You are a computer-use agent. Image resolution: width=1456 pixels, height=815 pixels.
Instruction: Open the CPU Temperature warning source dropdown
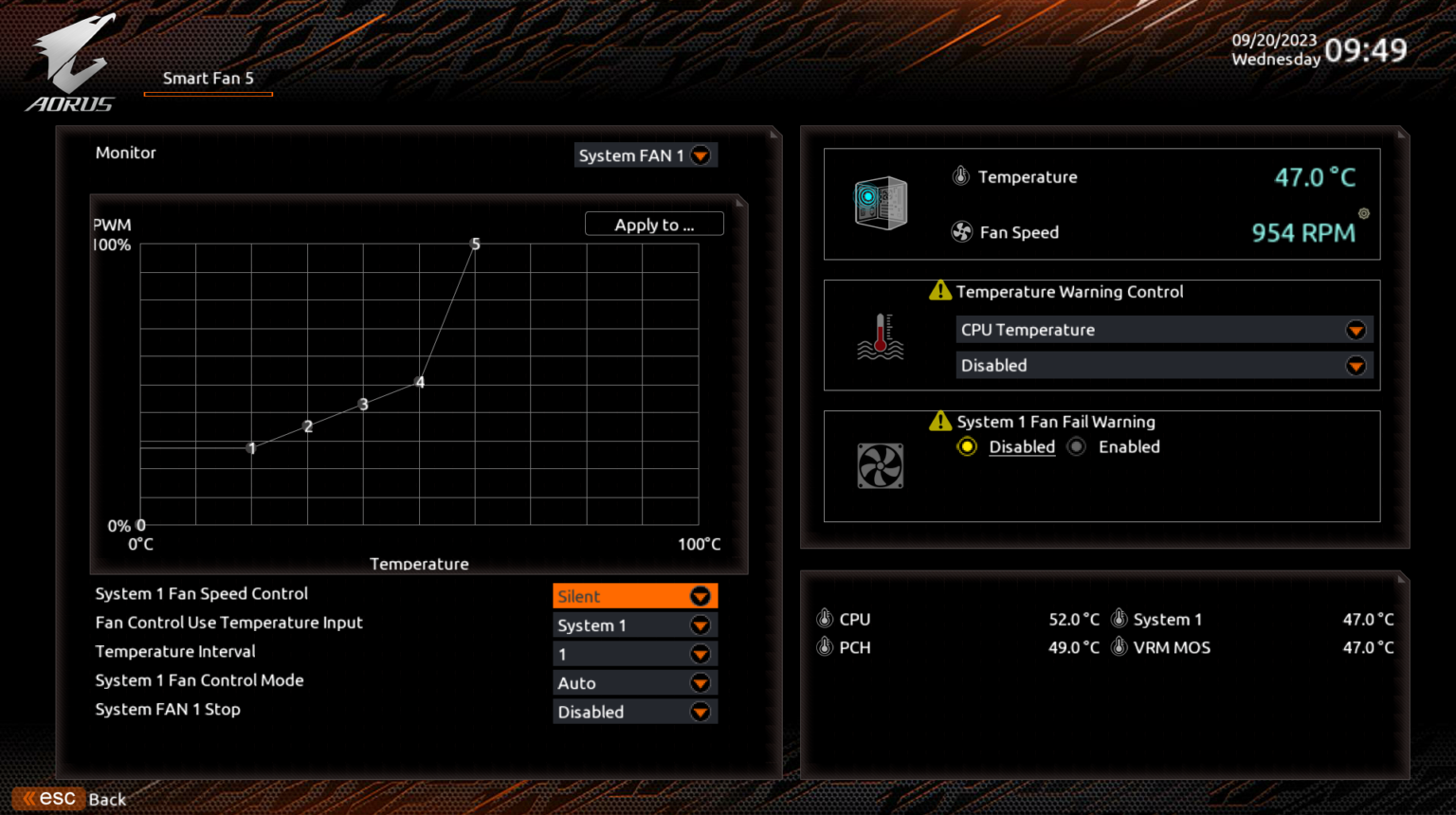tap(1164, 329)
